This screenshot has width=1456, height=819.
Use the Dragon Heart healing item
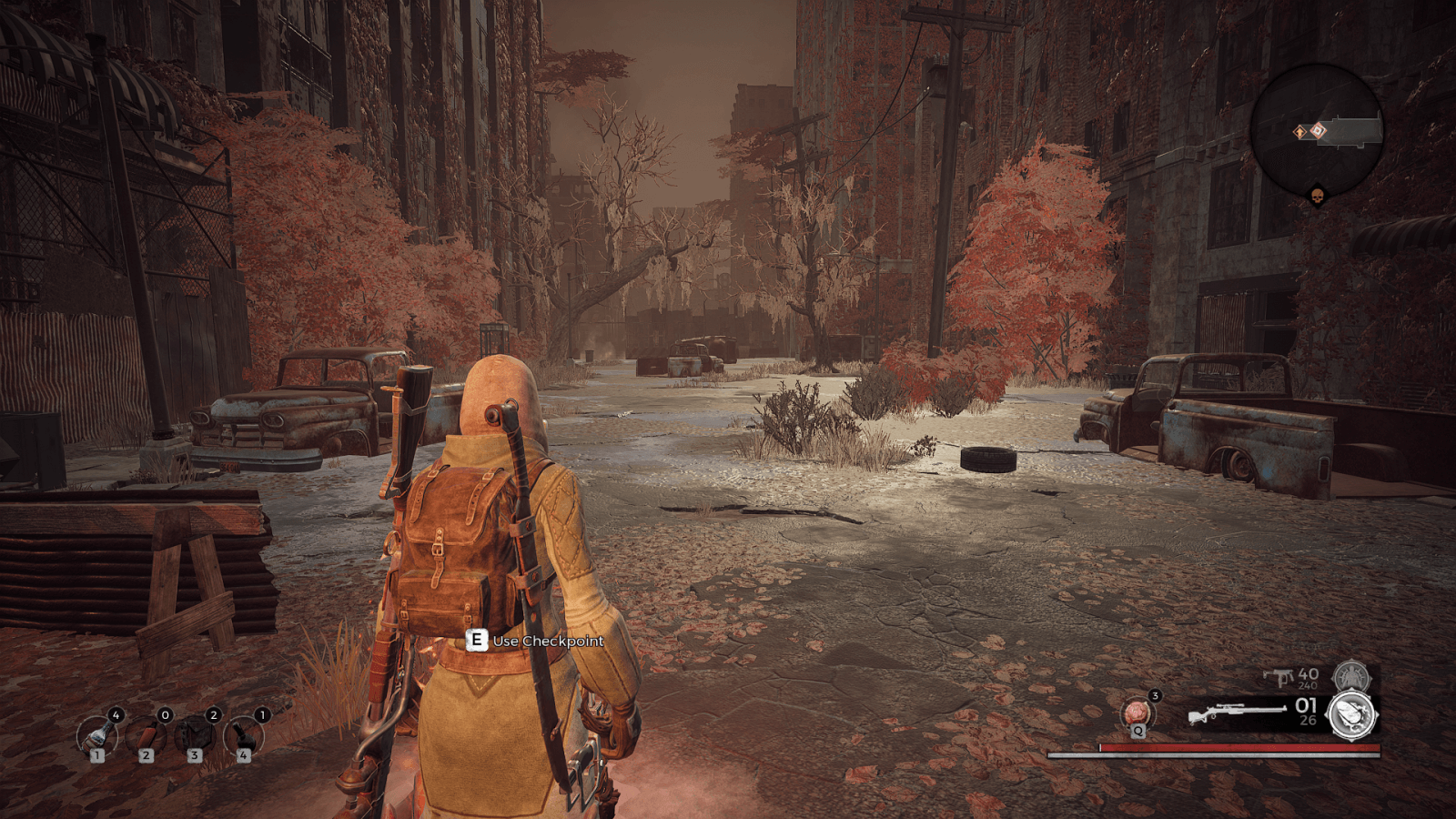point(1137,713)
